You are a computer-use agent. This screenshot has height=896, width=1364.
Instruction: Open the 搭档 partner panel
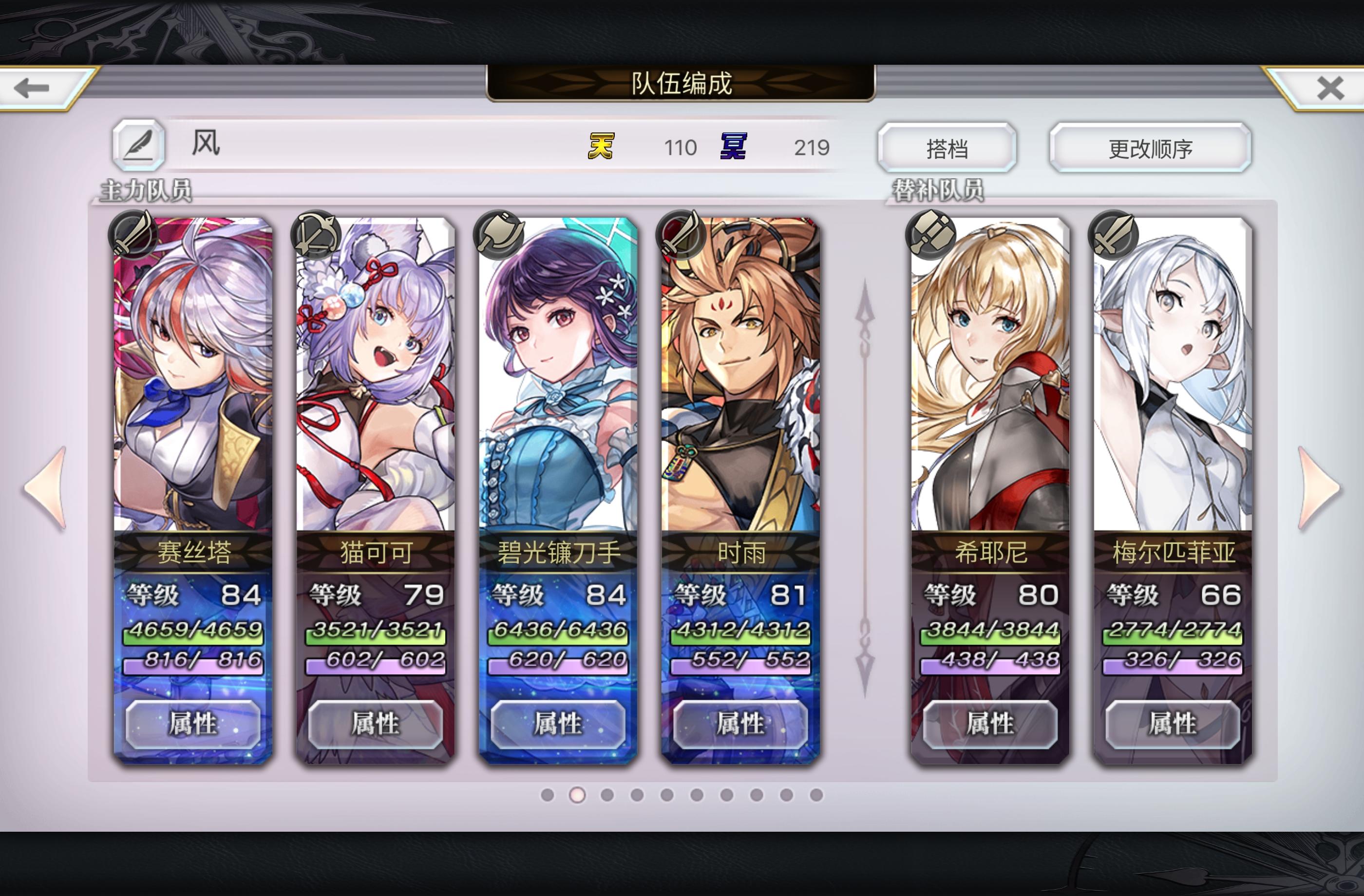coord(948,148)
